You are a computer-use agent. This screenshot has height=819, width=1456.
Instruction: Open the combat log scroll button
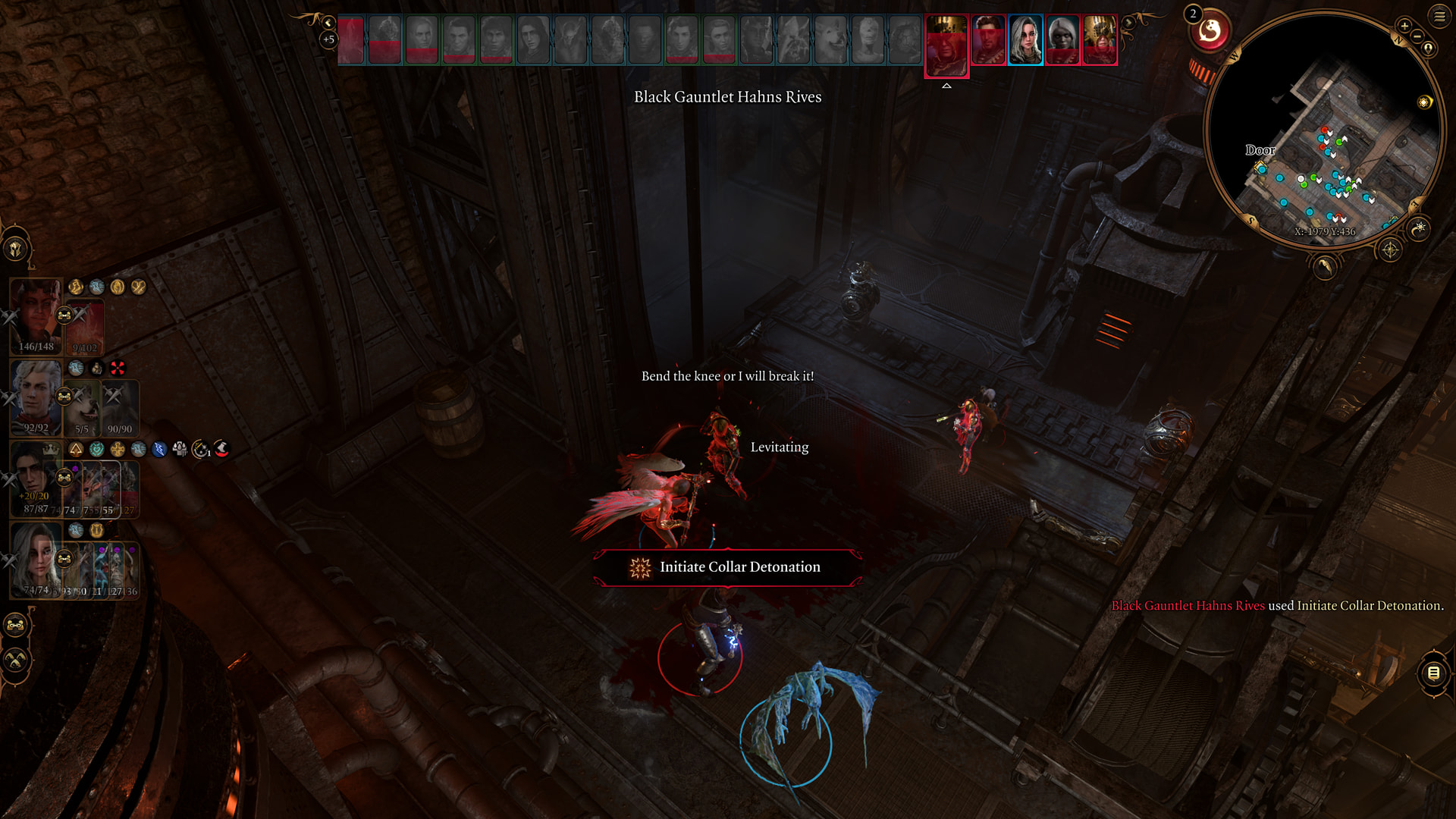[1433, 673]
